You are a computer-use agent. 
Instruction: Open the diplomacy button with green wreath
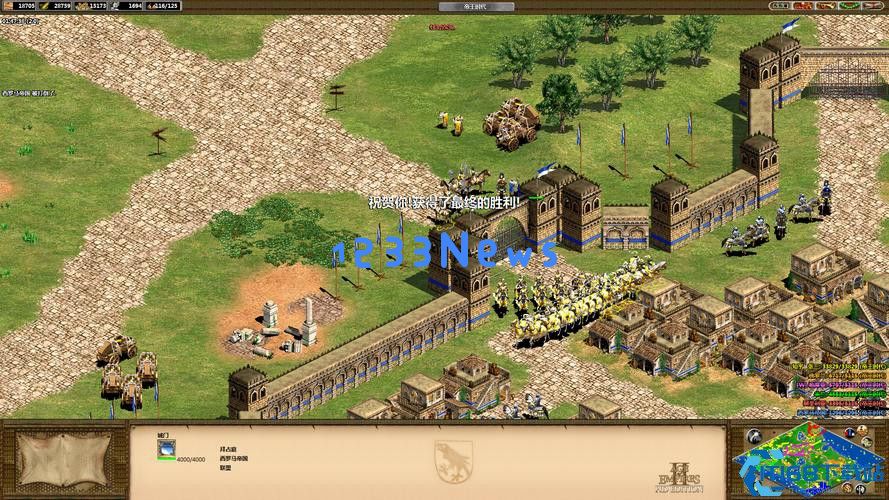point(848,6)
